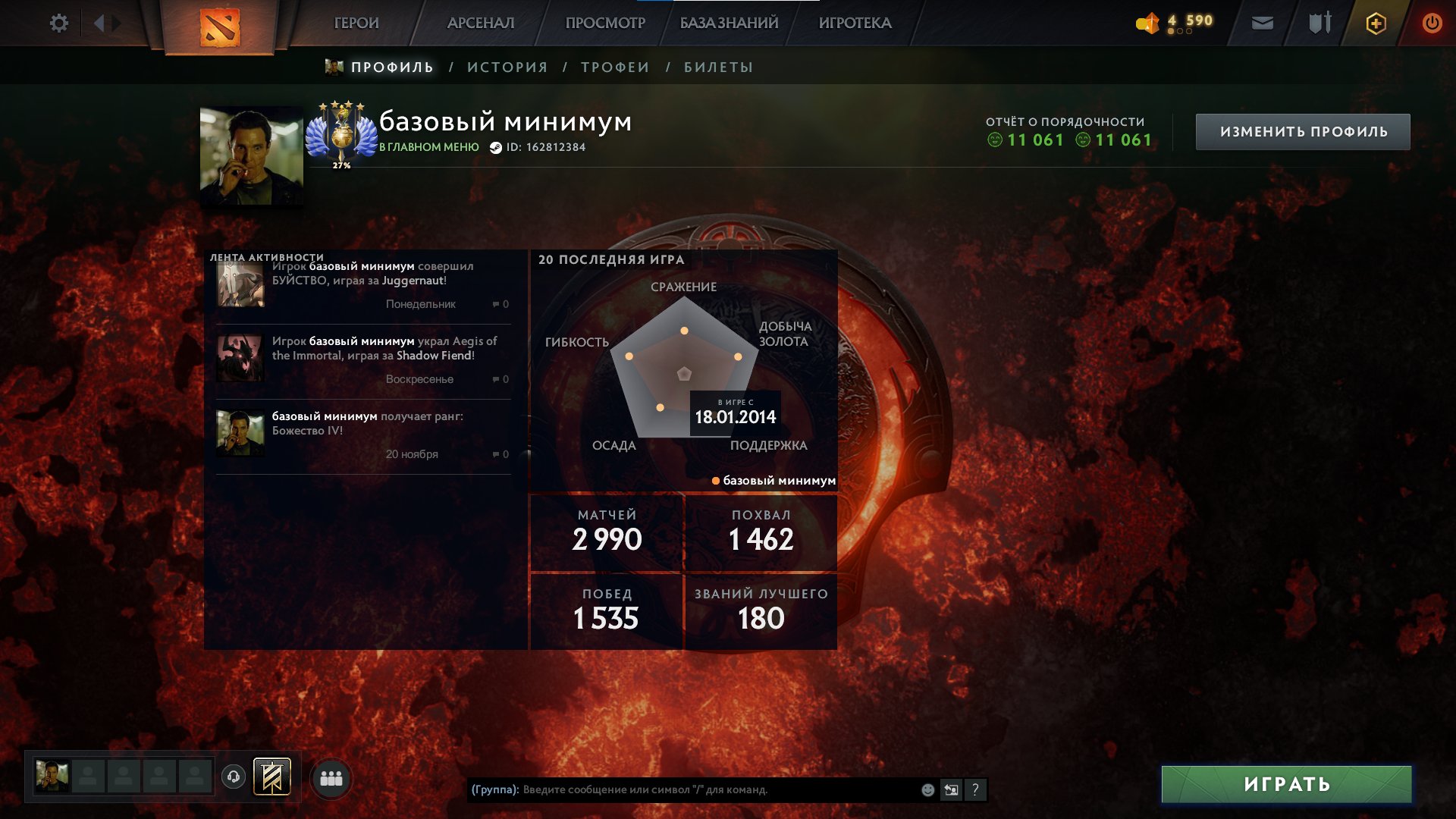Toggle the voice chat headset icon
This screenshot has width=1456, height=819.
234,777
